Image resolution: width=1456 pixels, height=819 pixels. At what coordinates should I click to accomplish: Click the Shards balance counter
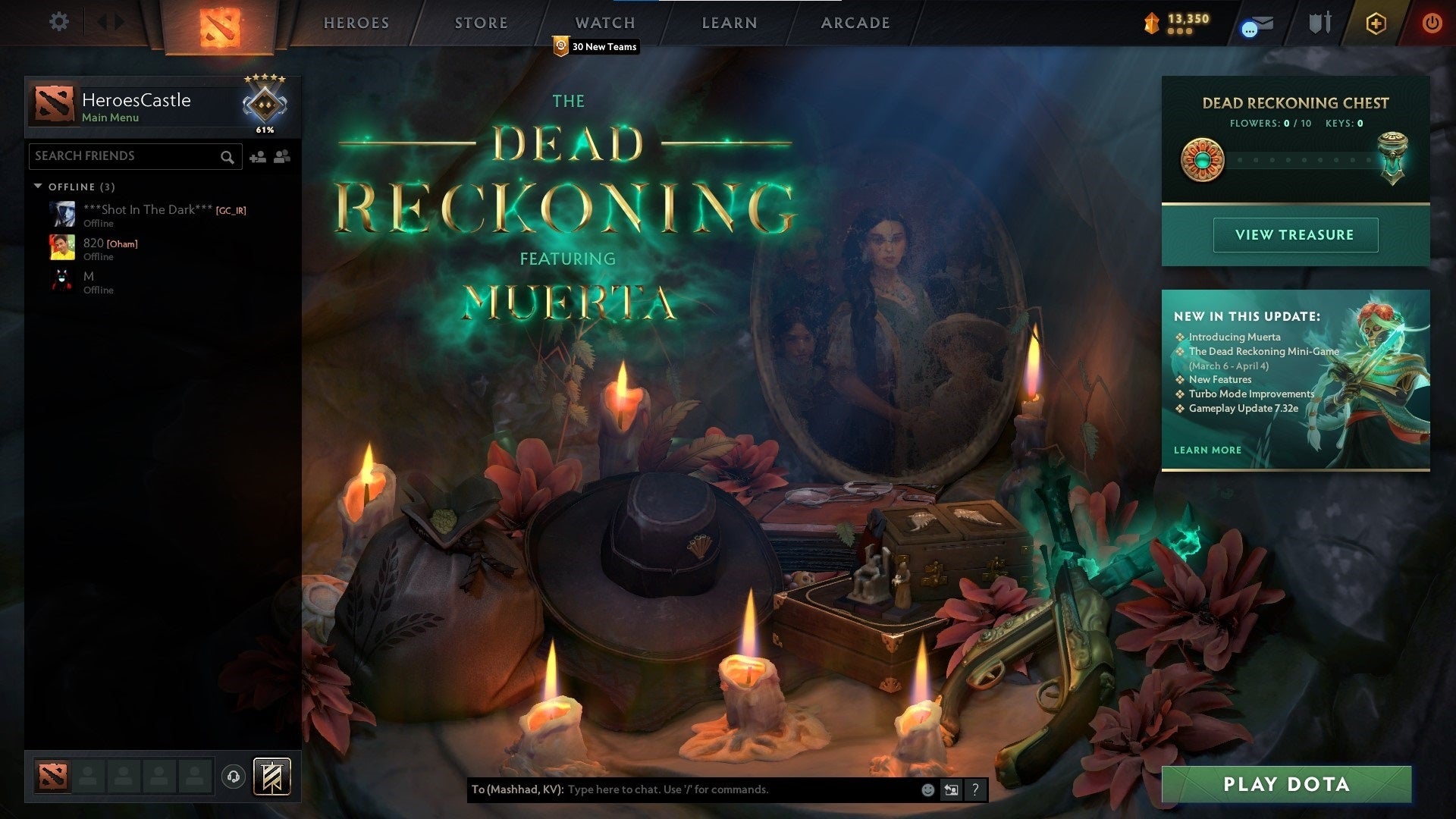tap(1178, 23)
